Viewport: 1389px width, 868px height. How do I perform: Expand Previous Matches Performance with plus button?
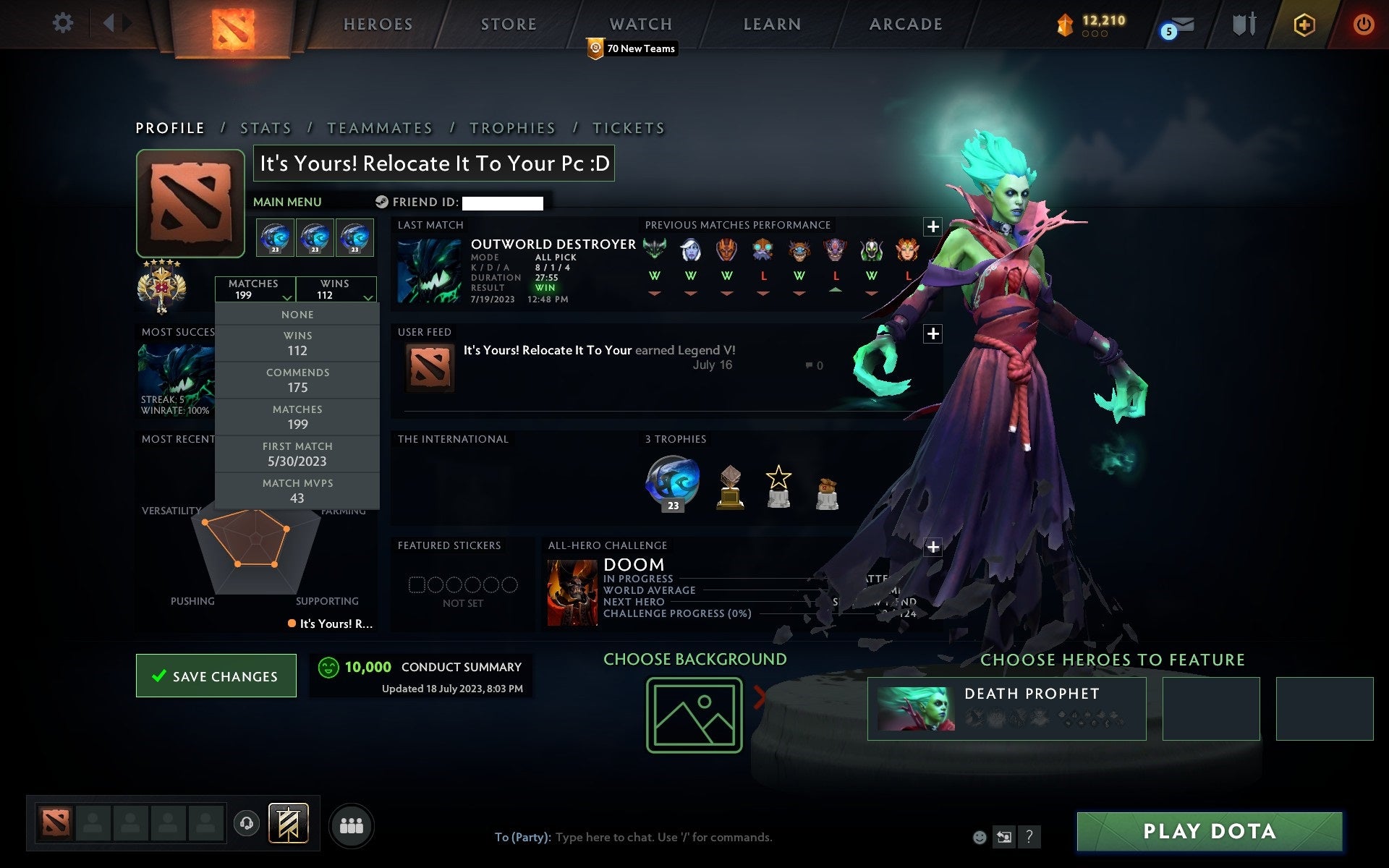coord(933,228)
